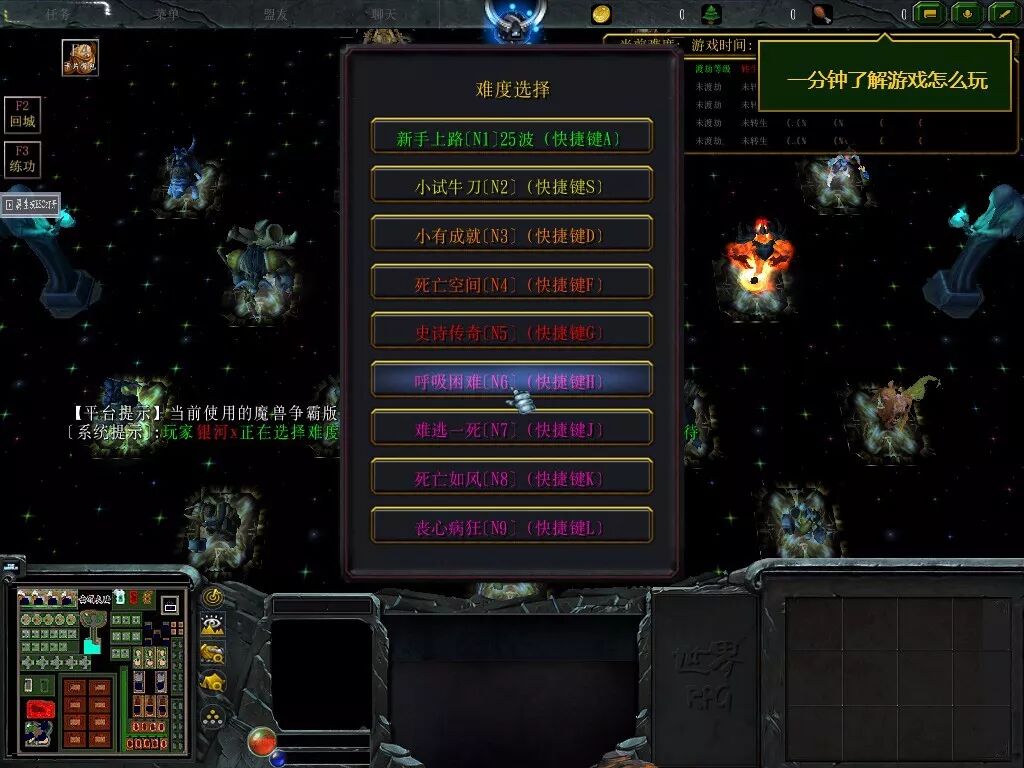
Task: Click the minimap signal ping button
Action: pos(212,597)
